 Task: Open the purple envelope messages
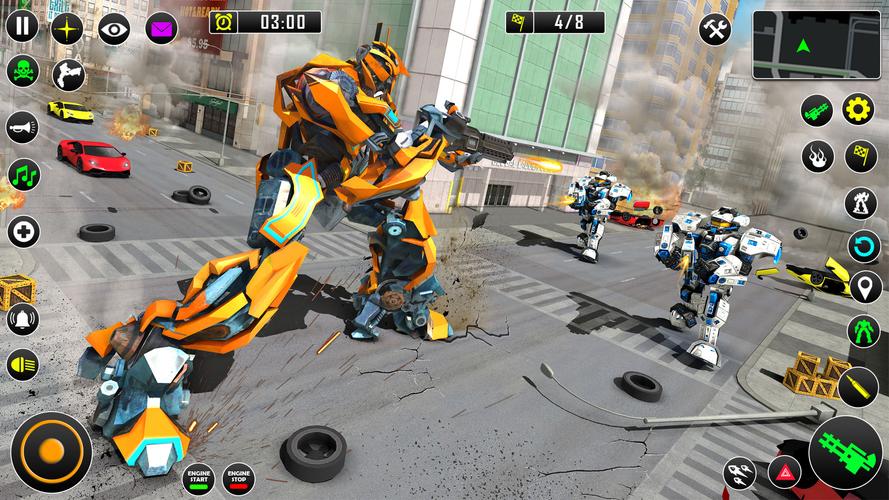[x=161, y=27]
